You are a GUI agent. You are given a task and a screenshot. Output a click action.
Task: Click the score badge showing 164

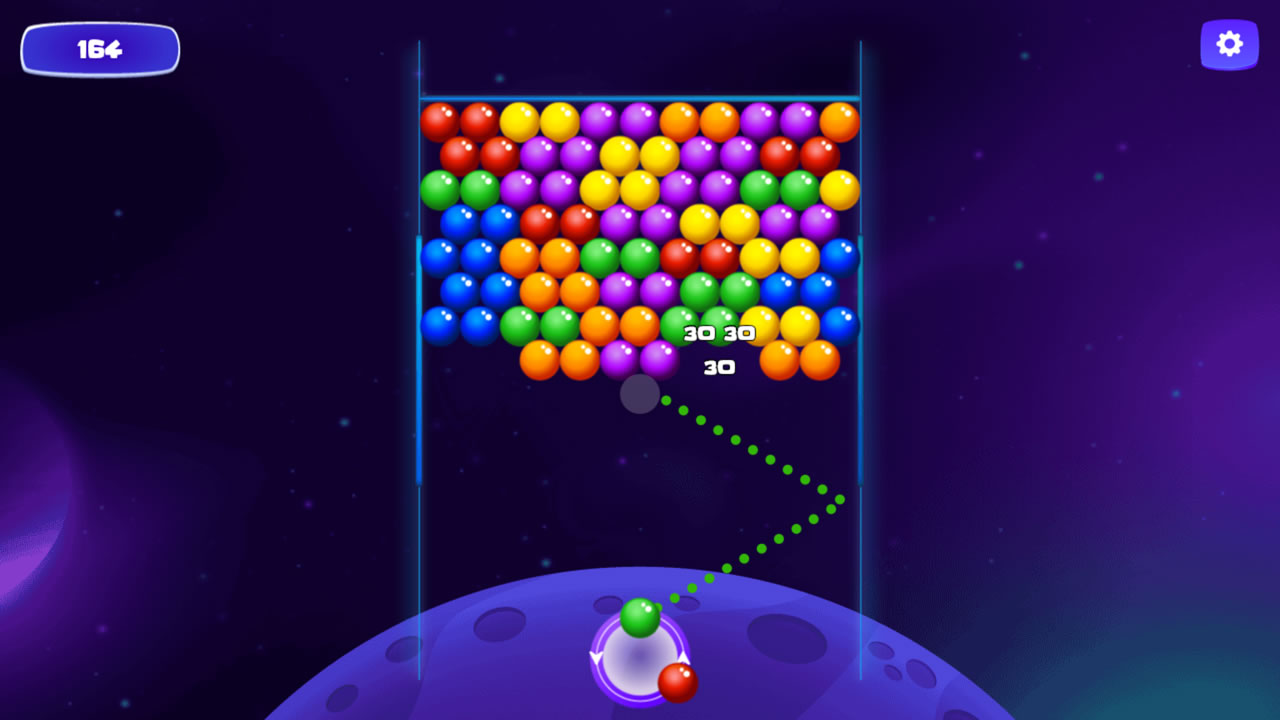99,48
